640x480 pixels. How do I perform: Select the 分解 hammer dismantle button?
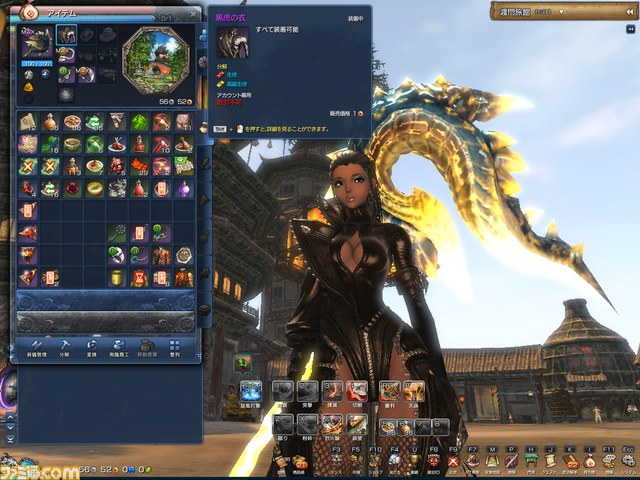64,345
